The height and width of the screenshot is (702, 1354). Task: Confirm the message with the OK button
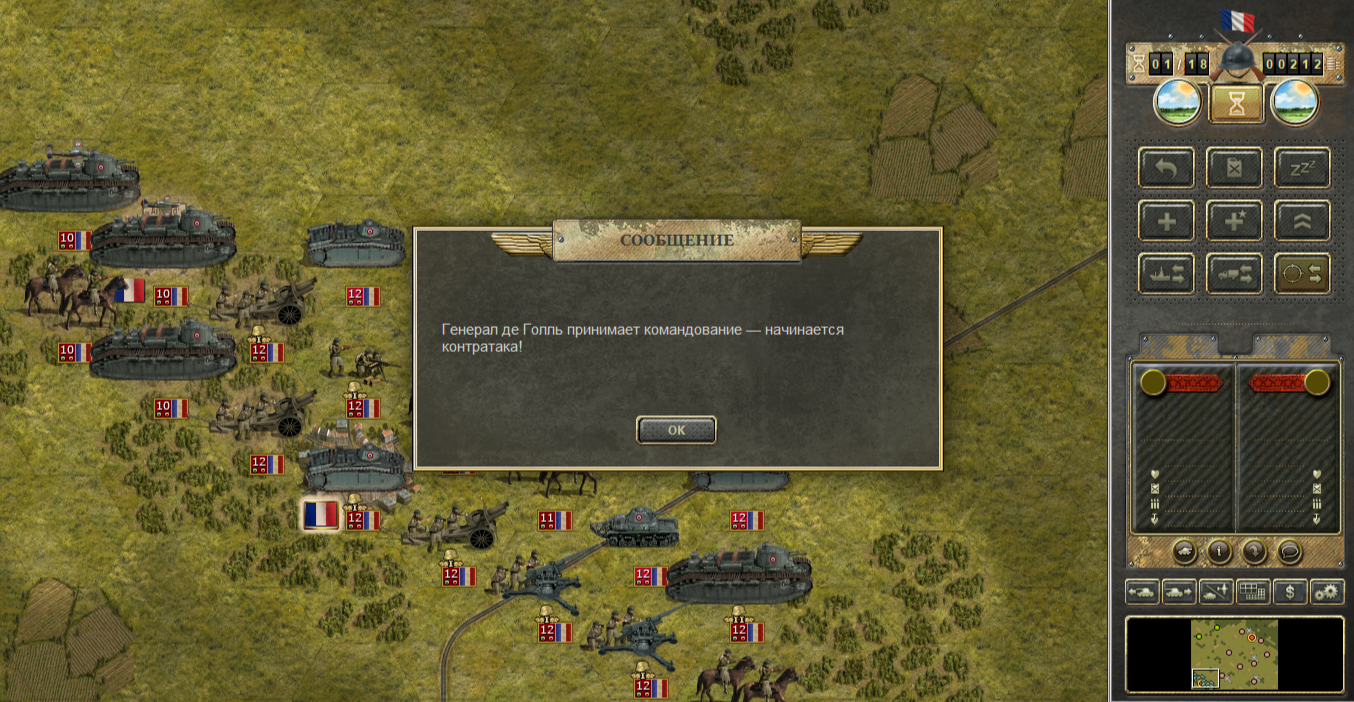[x=676, y=430]
